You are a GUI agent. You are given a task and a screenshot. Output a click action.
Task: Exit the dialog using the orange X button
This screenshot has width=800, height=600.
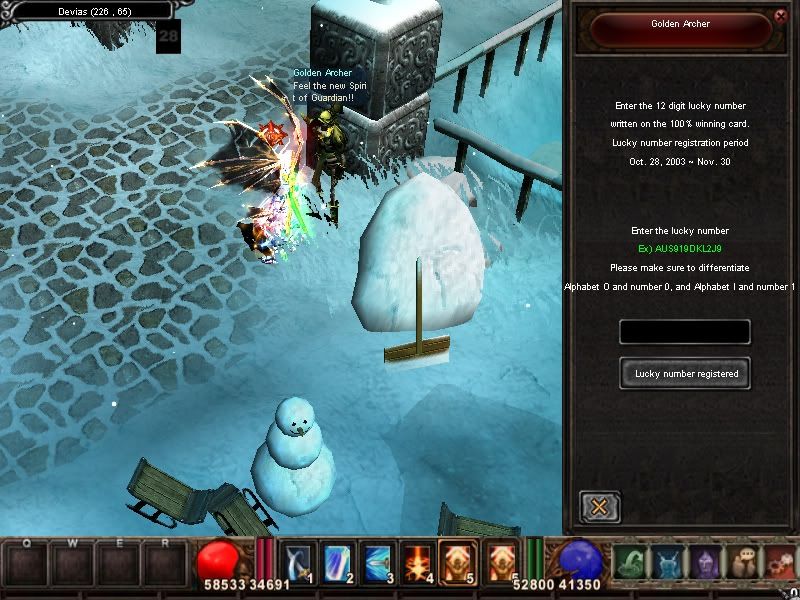(599, 507)
